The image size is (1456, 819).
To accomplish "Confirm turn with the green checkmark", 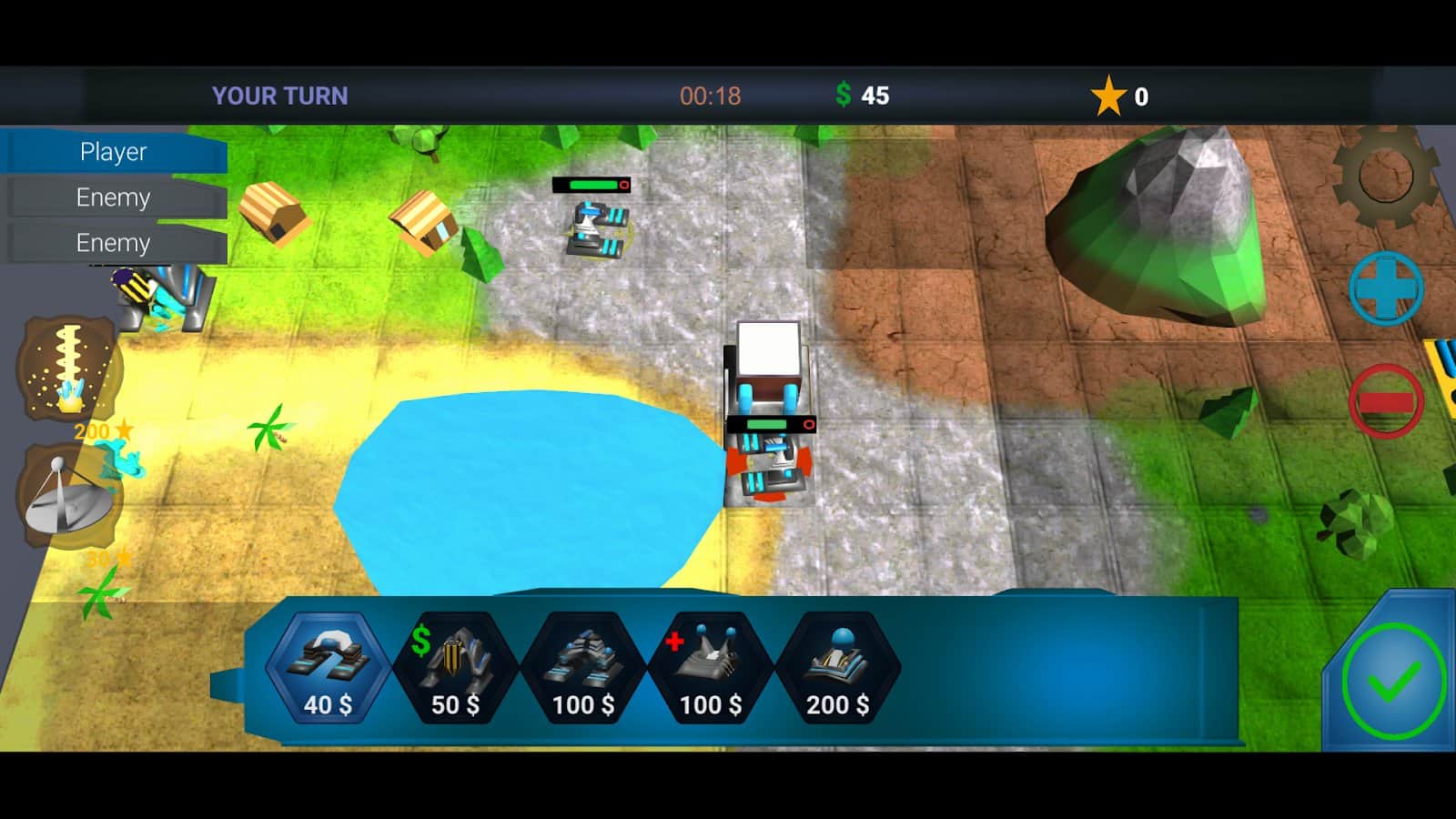I will pos(1392,682).
